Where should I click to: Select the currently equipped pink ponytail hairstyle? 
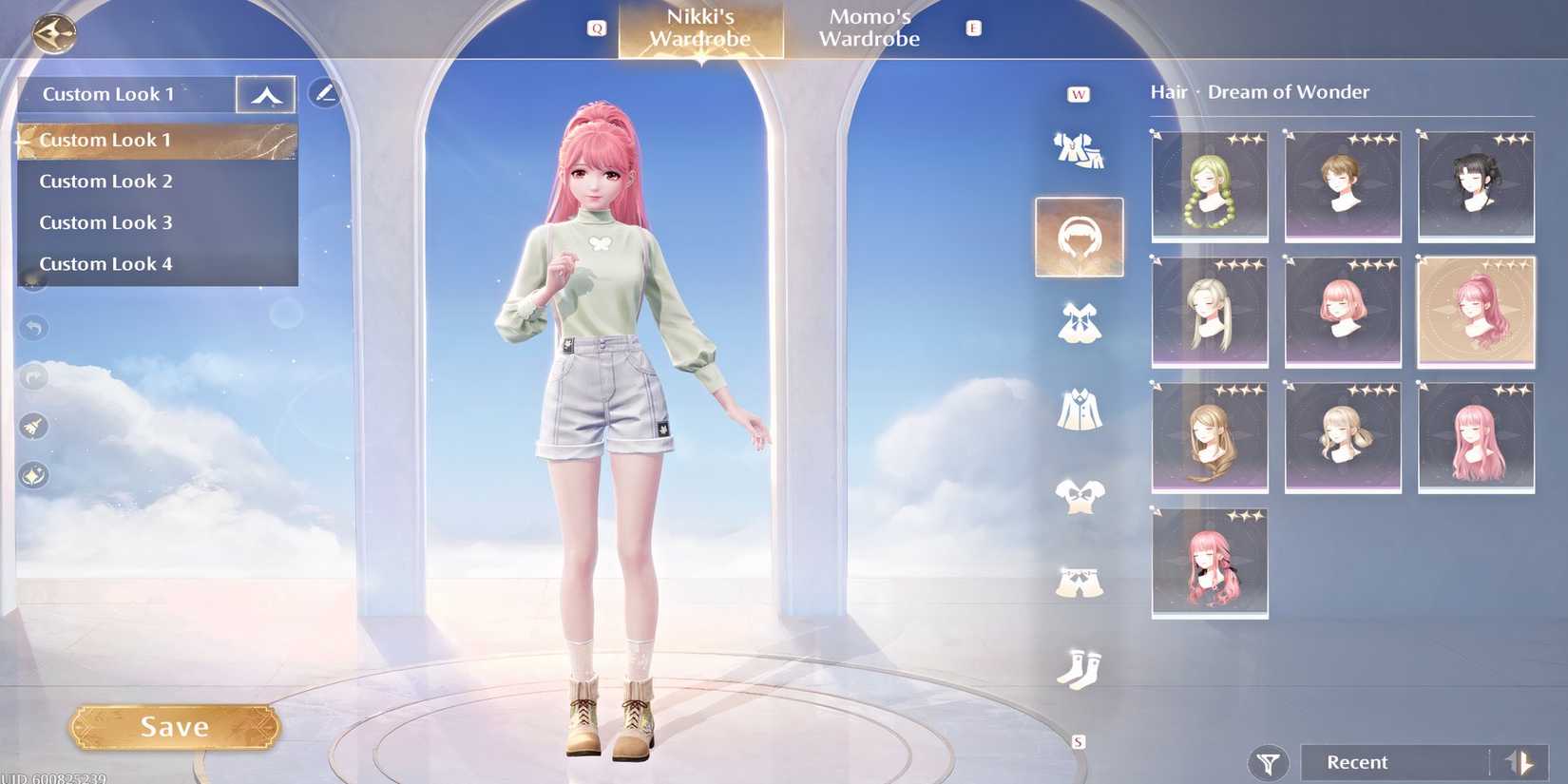1477,312
